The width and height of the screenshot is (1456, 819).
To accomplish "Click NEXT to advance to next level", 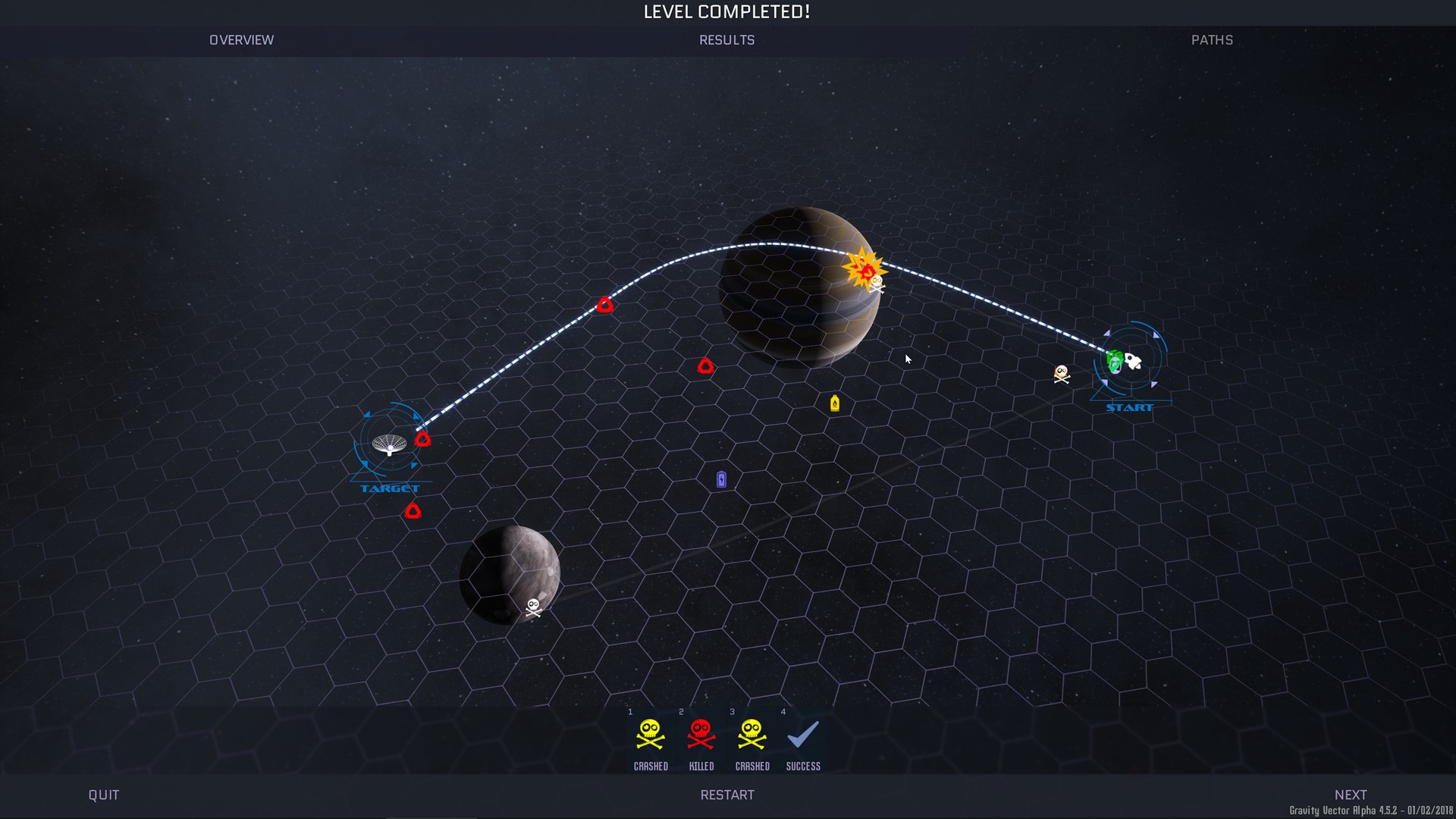I will point(1351,795).
